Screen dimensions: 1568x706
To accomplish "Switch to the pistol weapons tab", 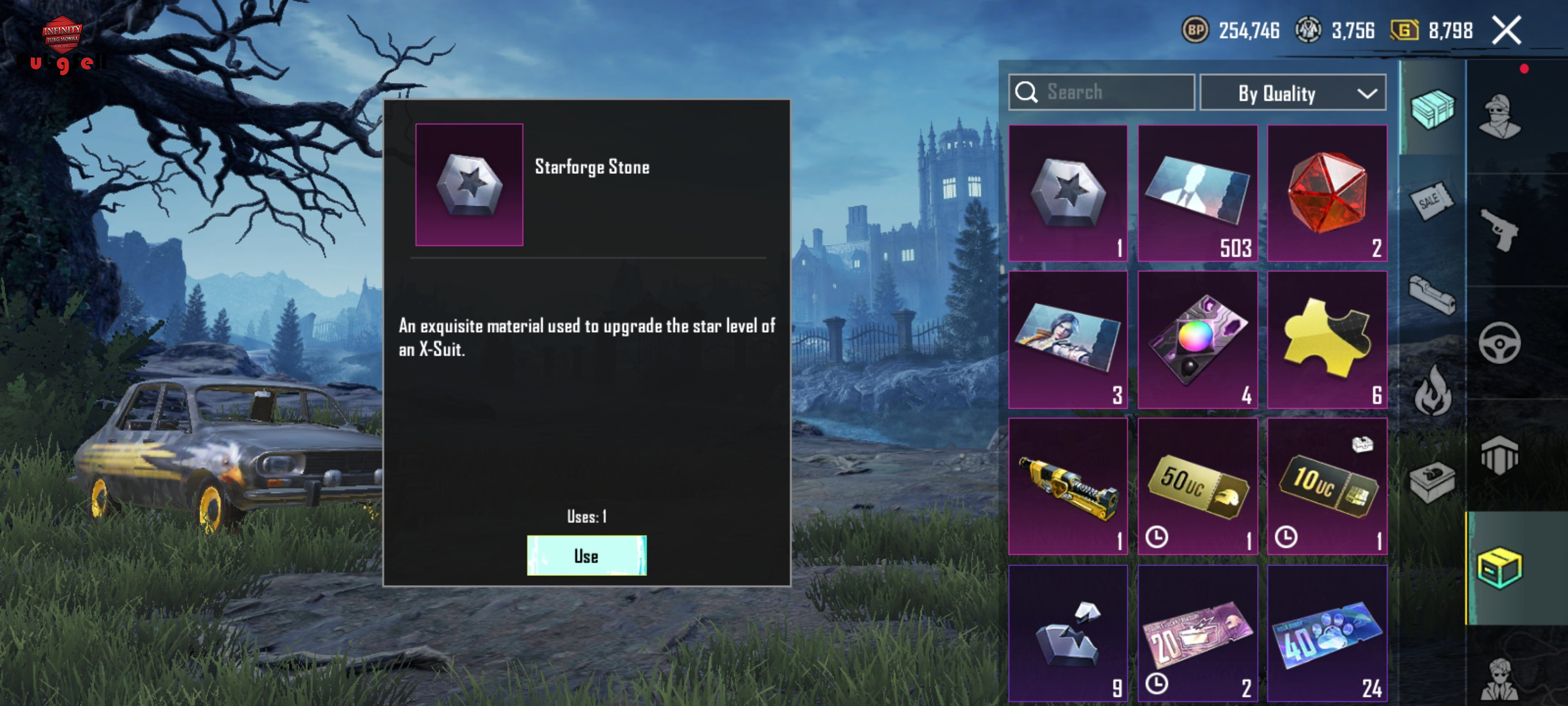I will pyautogui.click(x=1500, y=230).
